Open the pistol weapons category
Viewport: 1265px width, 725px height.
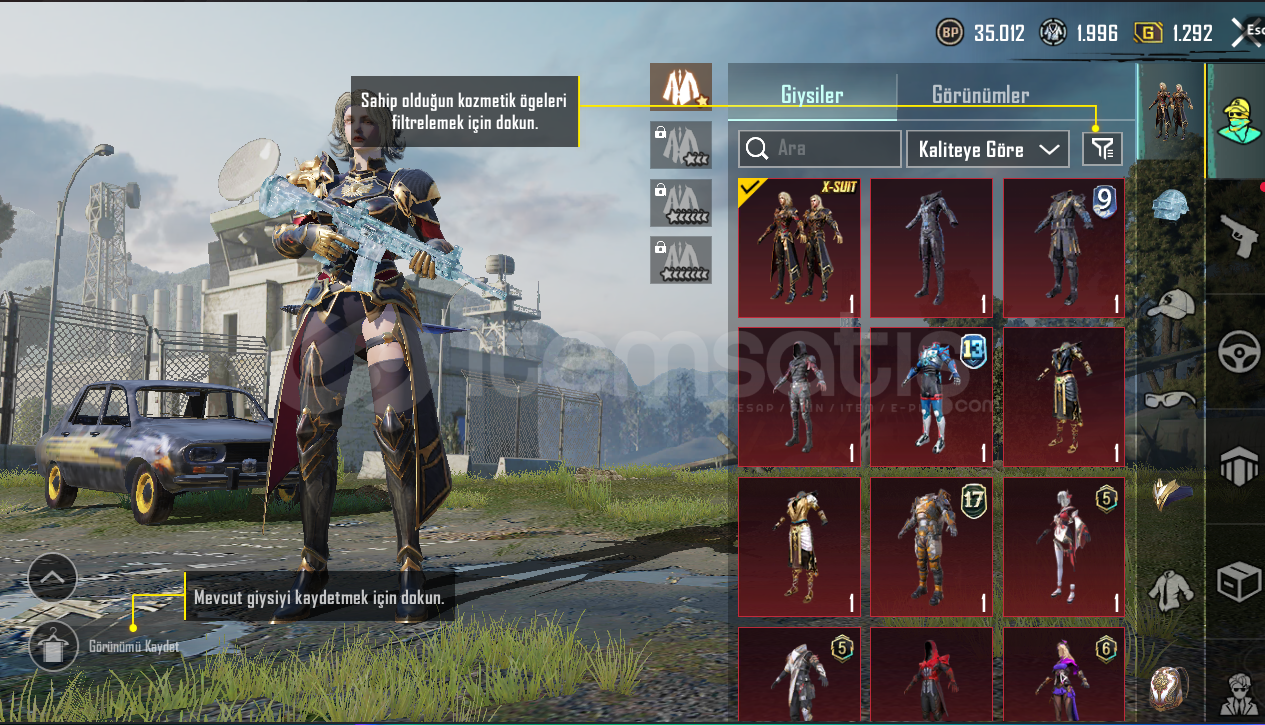click(1237, 234)
